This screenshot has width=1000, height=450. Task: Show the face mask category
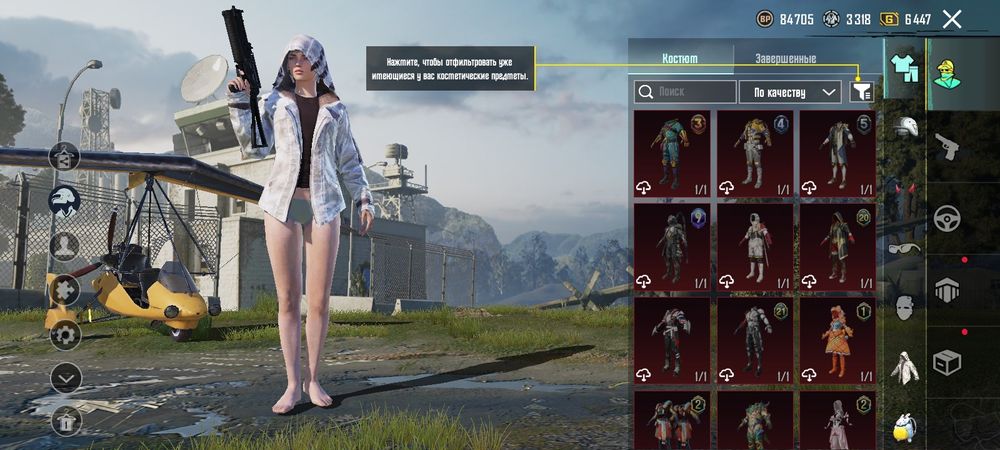coord(905,307)
